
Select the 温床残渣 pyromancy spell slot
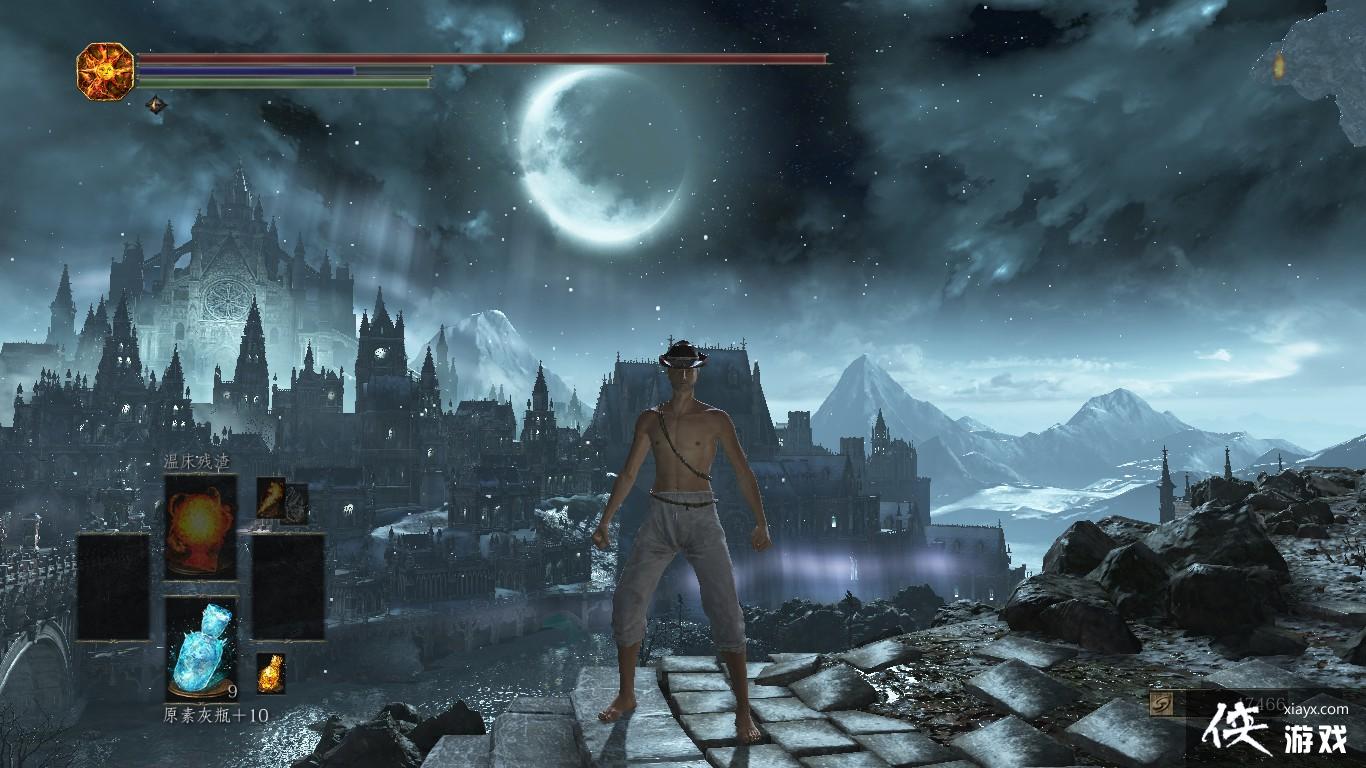[201, 526]
